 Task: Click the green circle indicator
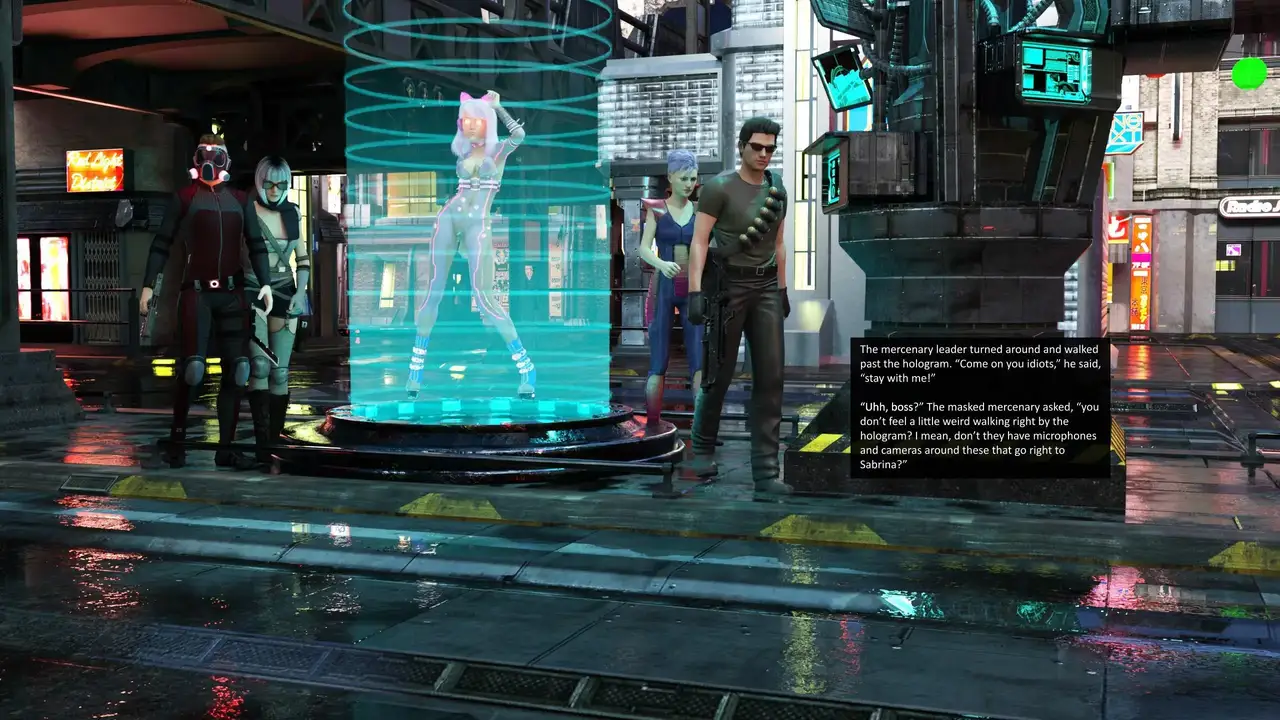point(1248,73)
